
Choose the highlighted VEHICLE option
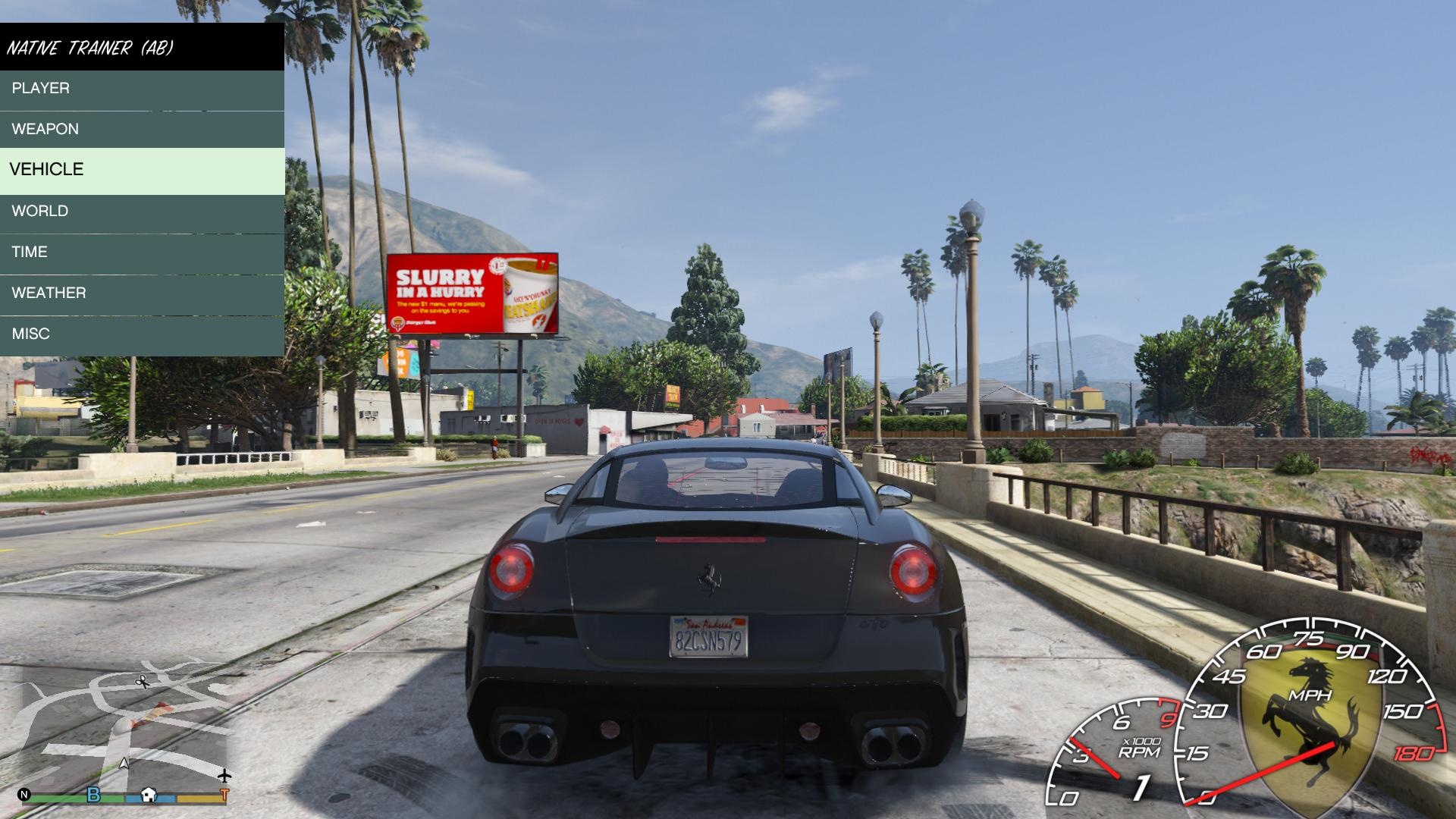point(142,170)
